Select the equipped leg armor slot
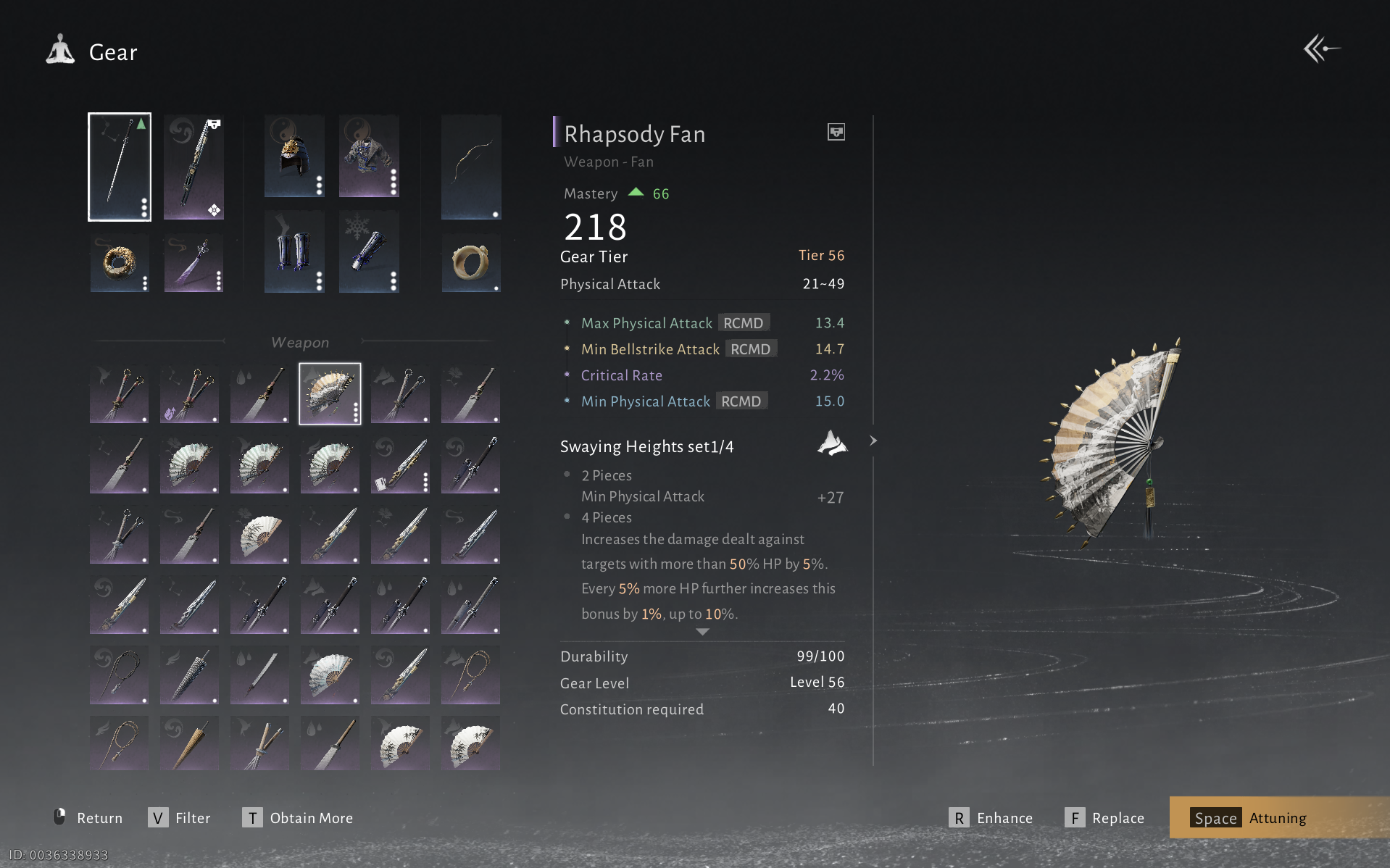 294,252
